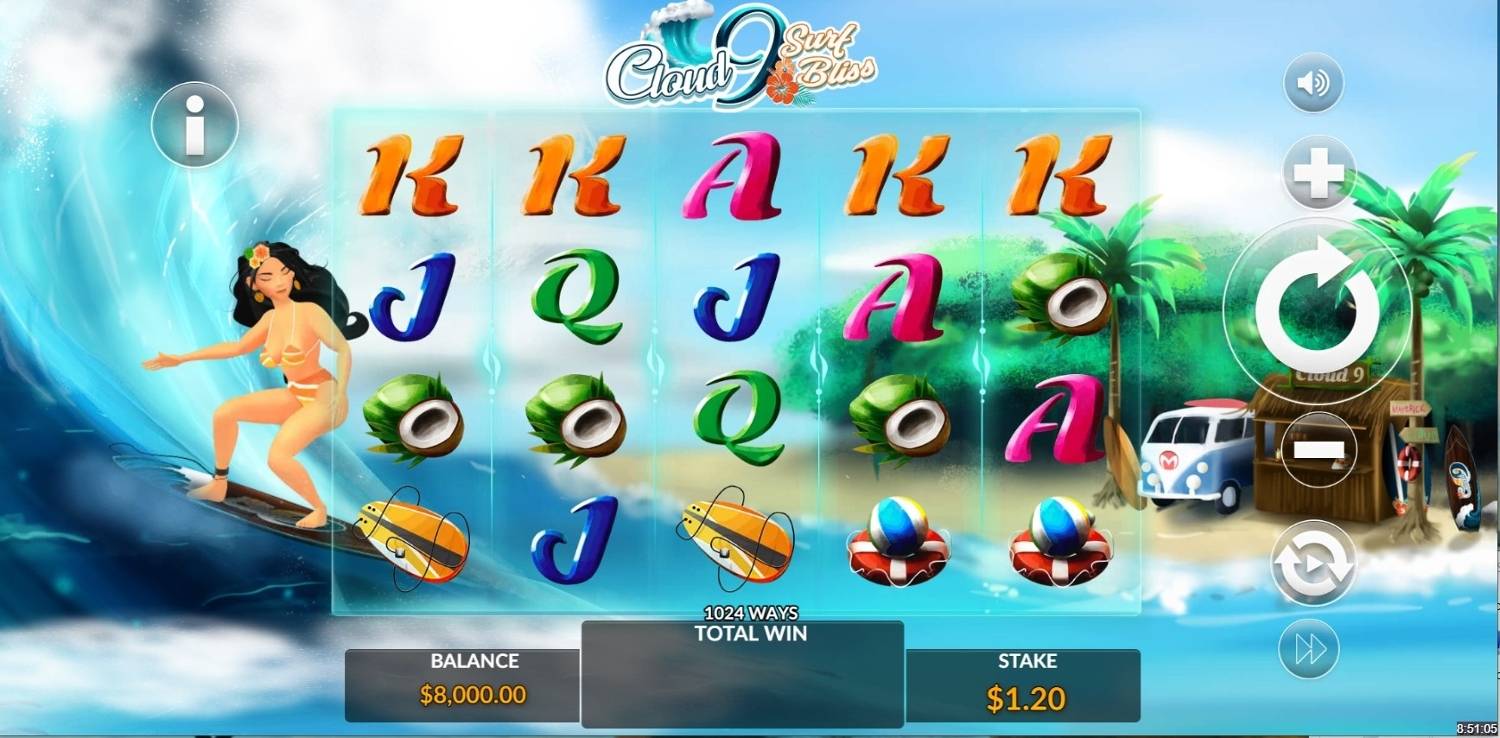Toggle the sound speaker icon
Screen dimensions: 1500x738
[1313, 82]
